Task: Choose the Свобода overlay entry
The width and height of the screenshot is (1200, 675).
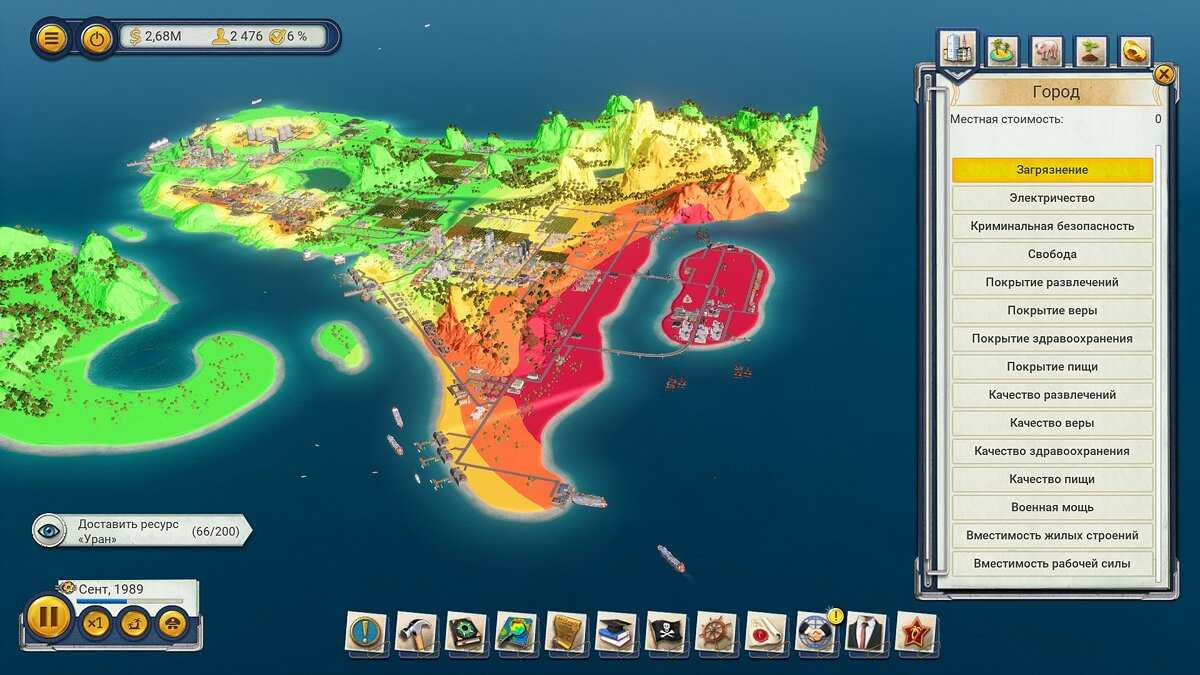Action: click(1051, 254)
